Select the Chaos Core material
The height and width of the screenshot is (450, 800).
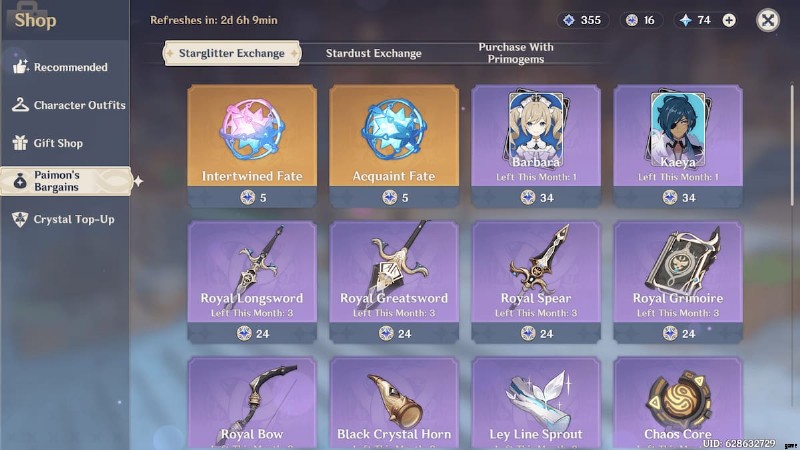[x=678, y=403]
